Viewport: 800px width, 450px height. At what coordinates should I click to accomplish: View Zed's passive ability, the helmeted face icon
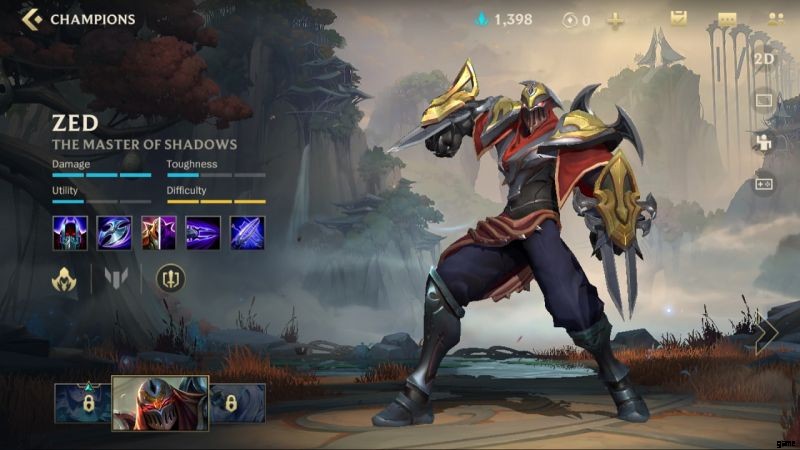pyautogui.click(x=70, y=233)
